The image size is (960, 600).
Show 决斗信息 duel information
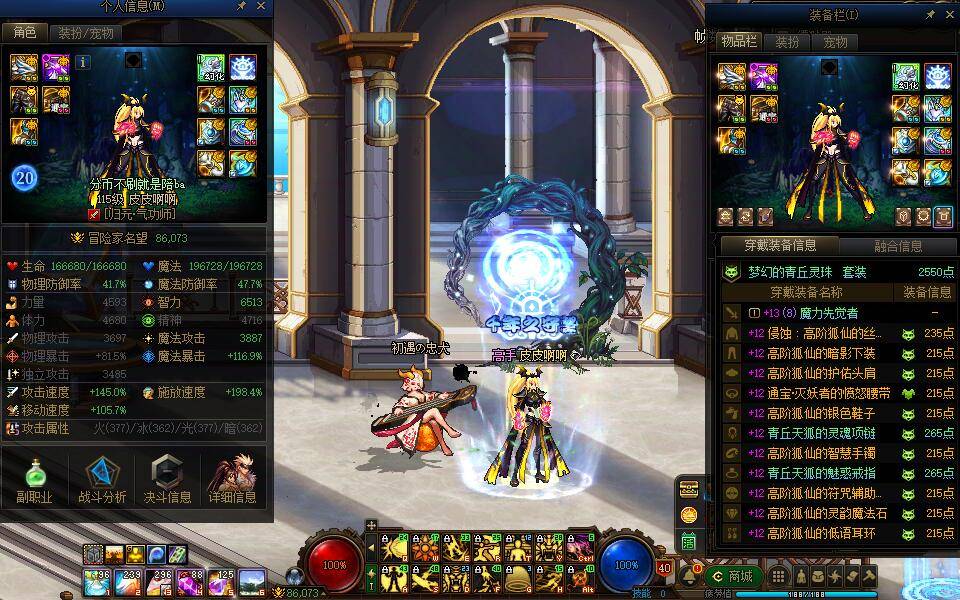click(166, 480)
